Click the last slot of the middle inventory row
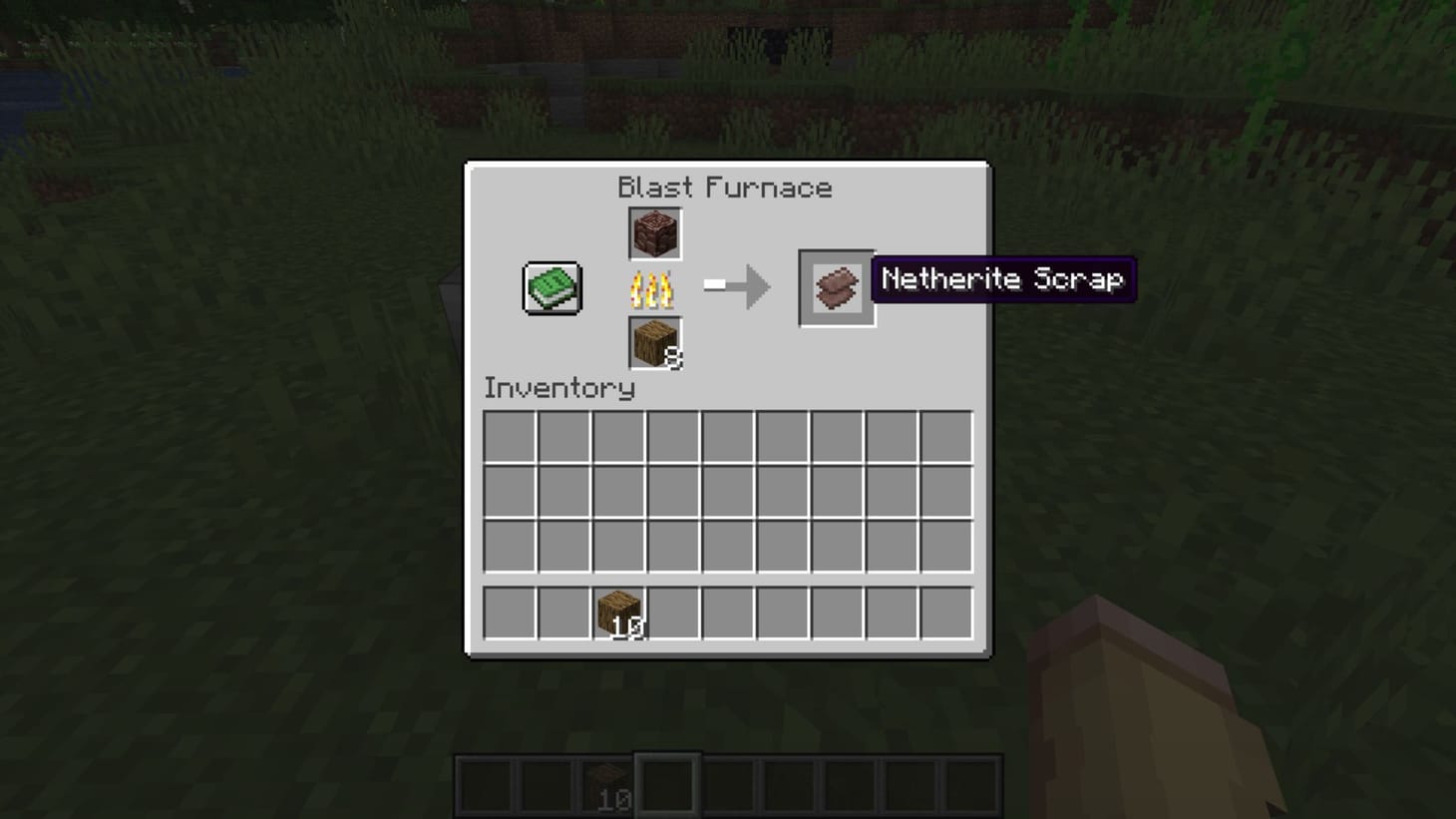 (947, 489)
